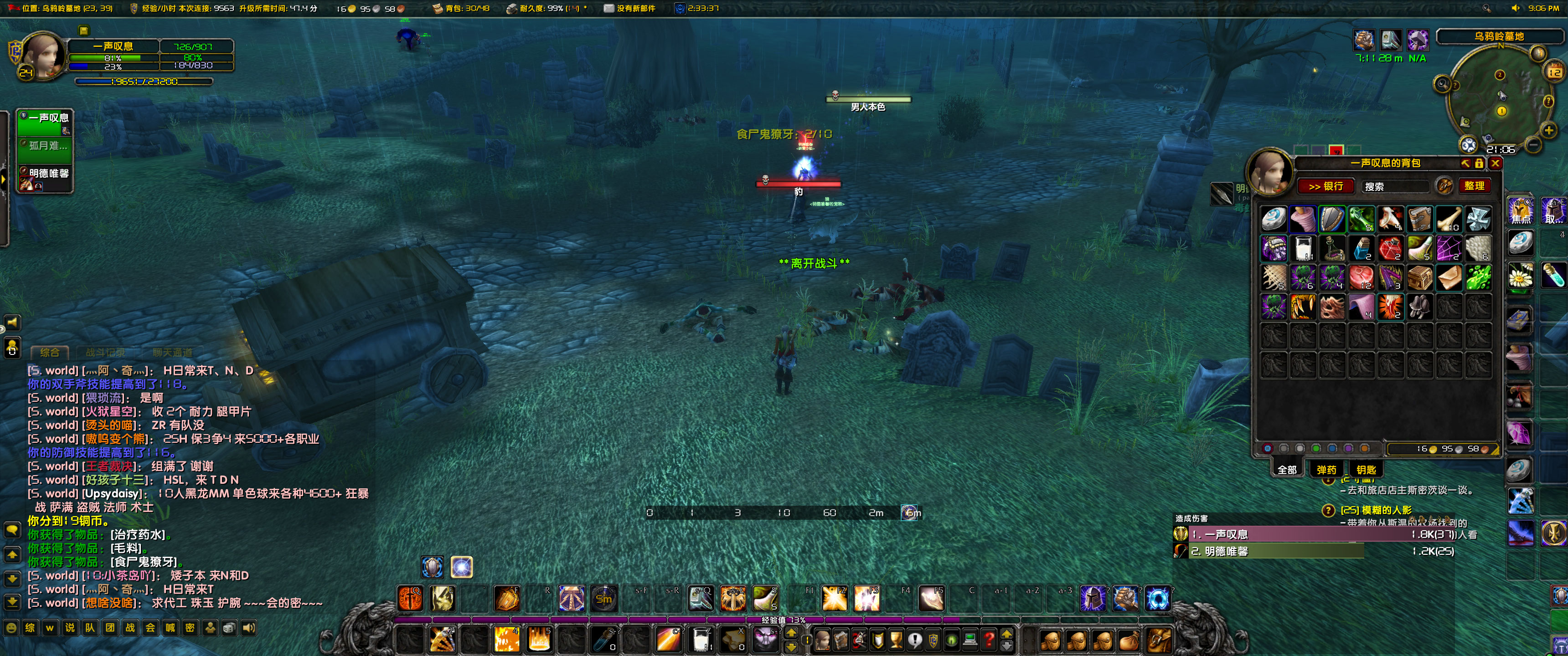Switch to the 弹药 tab in the bag window

tap(1327, 470)
